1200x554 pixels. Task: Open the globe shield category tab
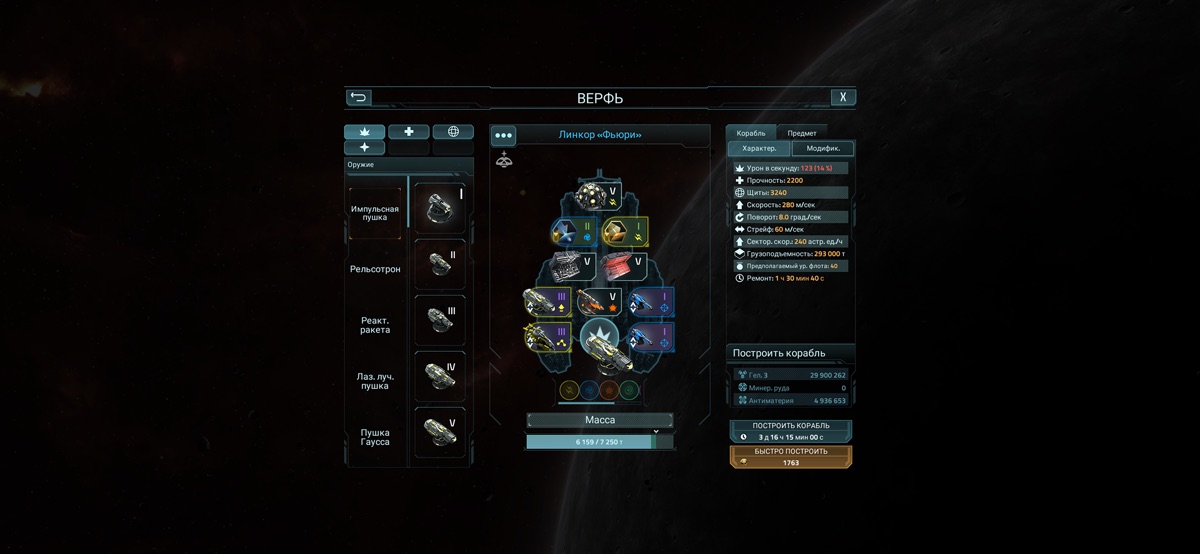tap(453, 132)
